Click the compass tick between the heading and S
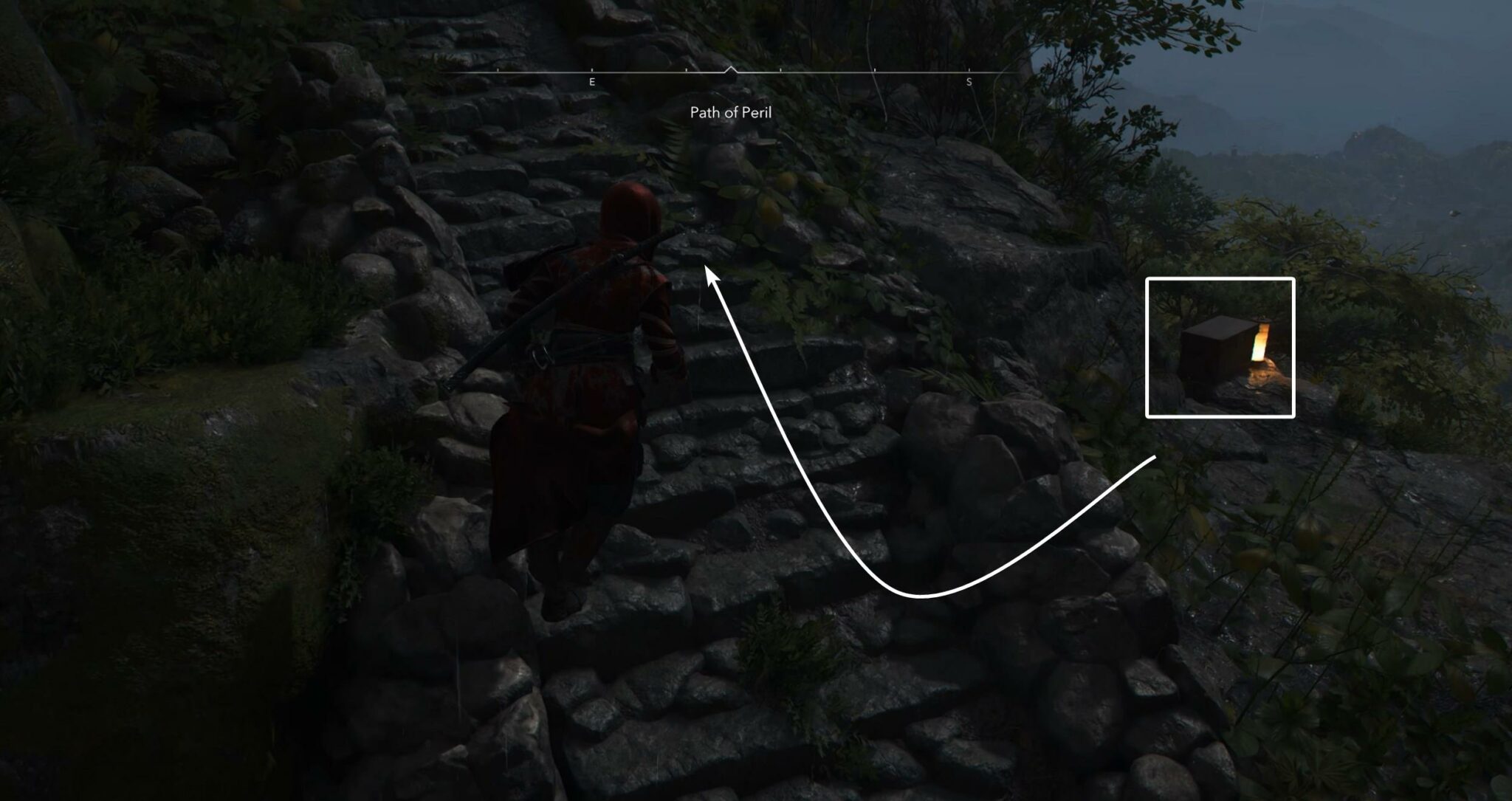 coord(873,70)
